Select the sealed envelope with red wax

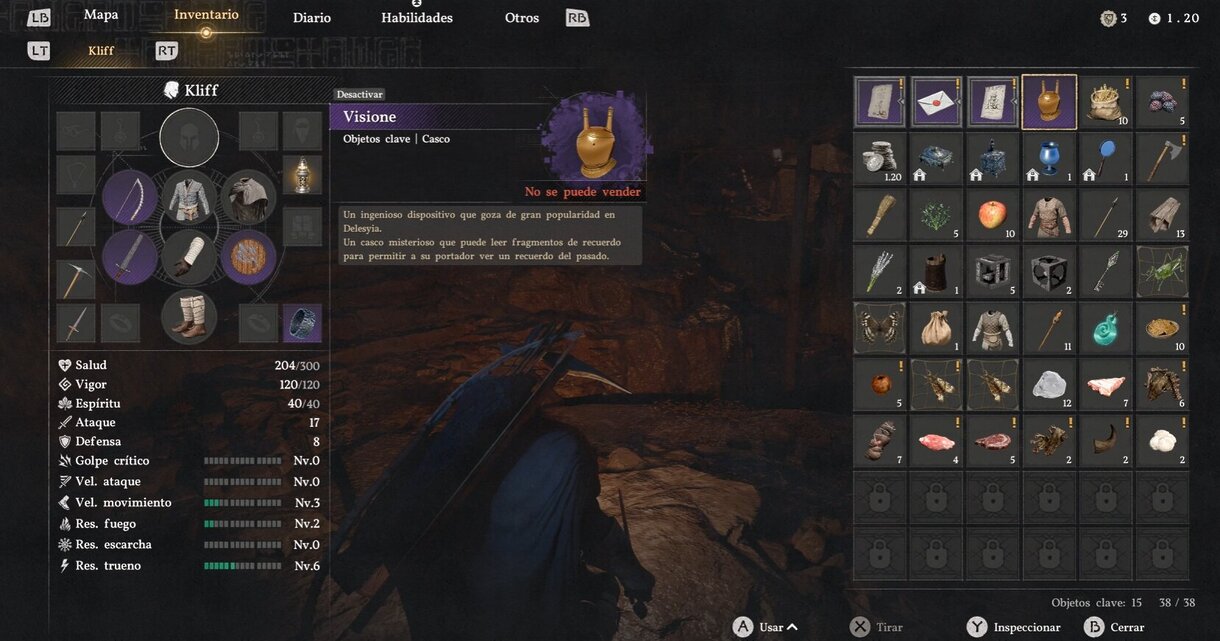(936, 102)
